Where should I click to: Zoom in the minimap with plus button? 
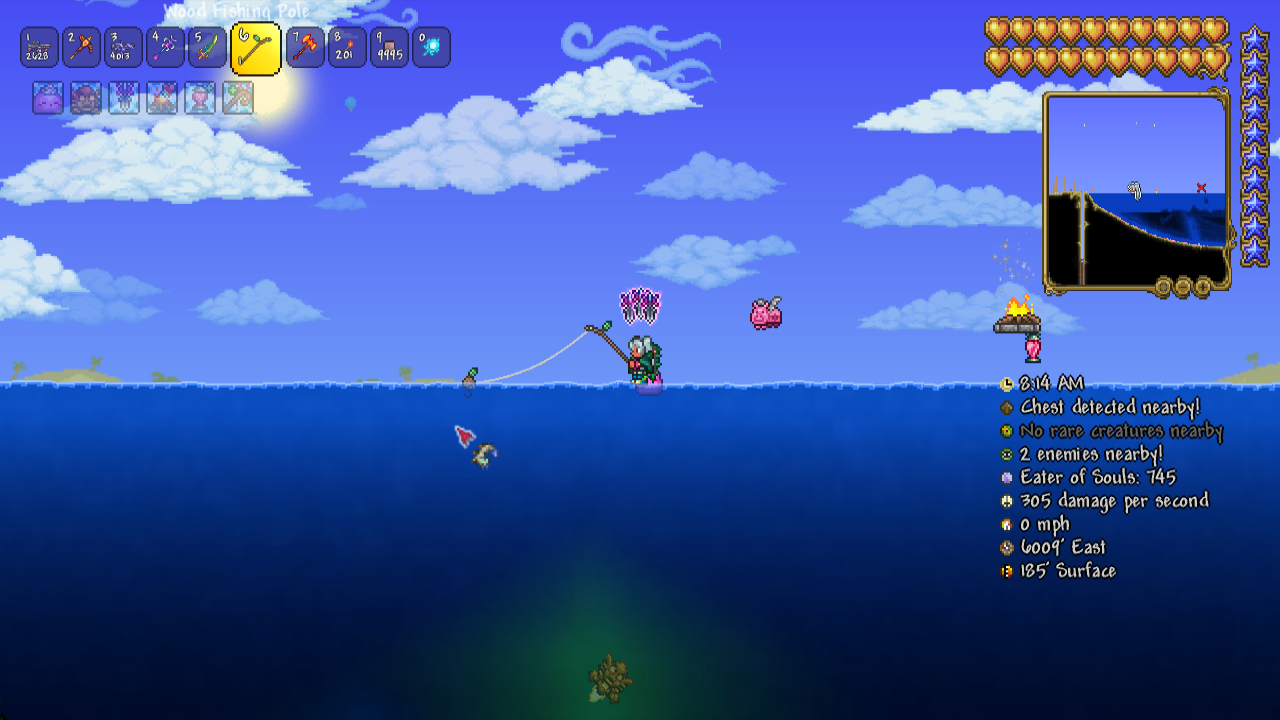[1202, 288]
